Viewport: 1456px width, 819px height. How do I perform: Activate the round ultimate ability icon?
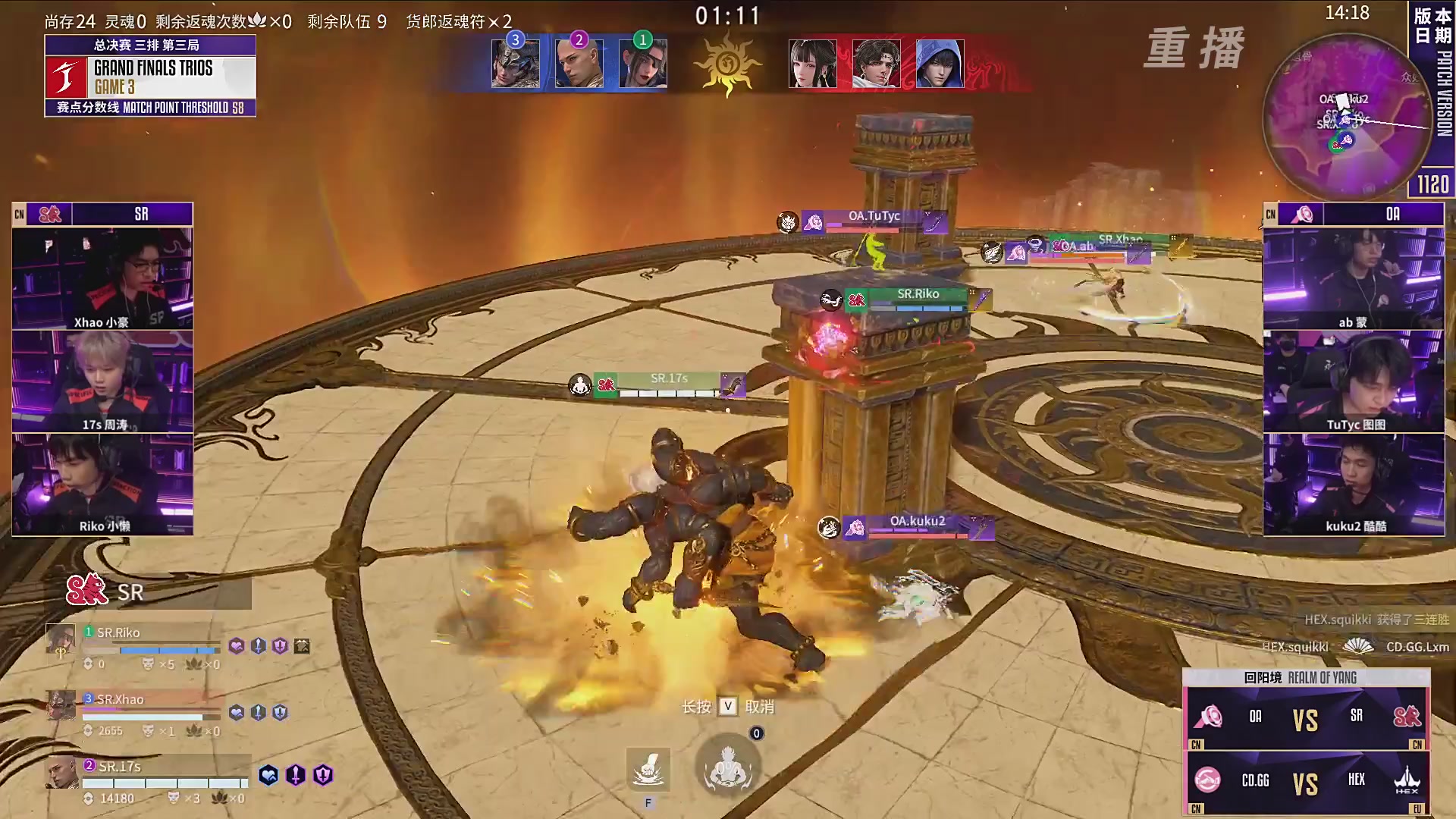pyautogui.click(x=728, y=766)
